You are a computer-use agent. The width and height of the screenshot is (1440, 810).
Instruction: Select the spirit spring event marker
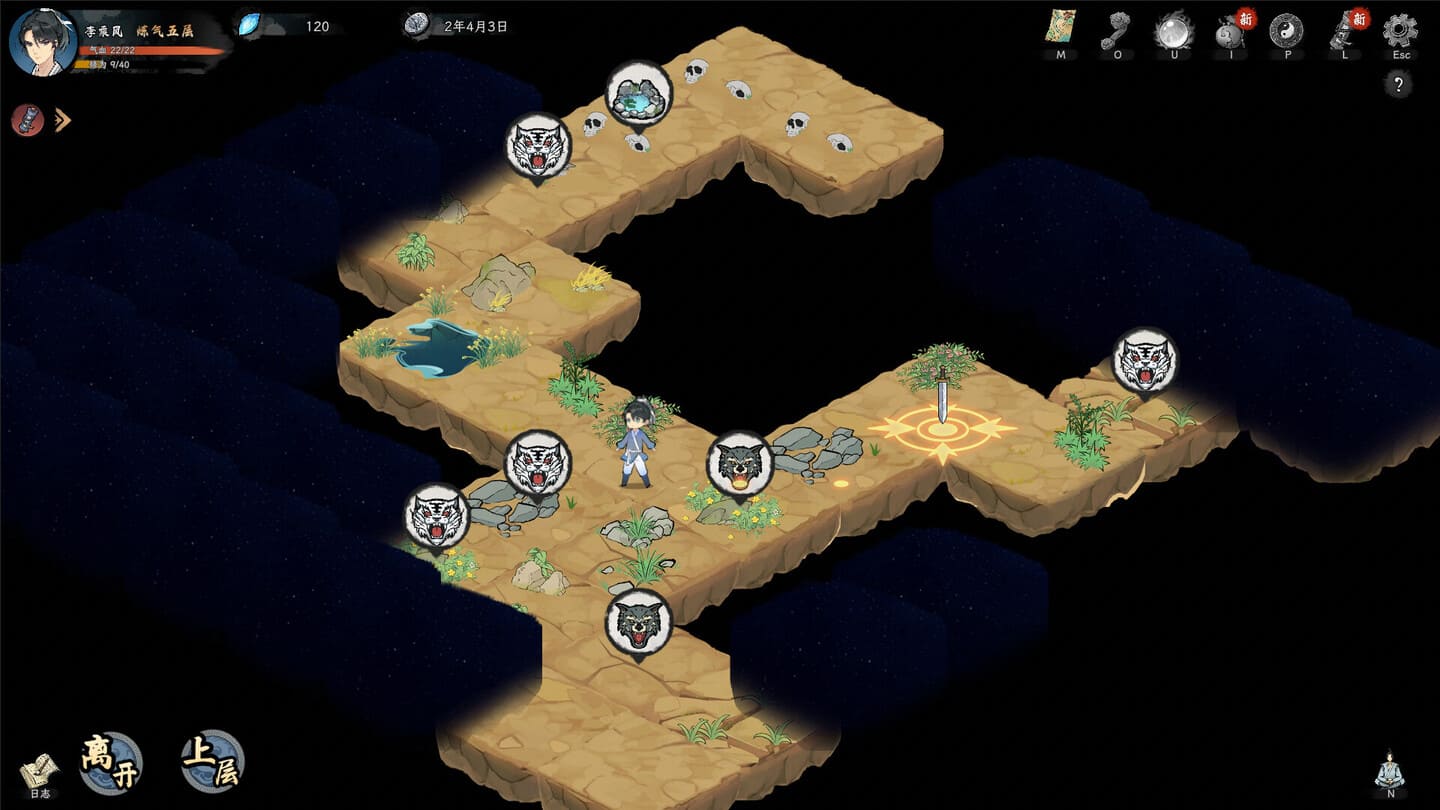click(x=638, y=95)
